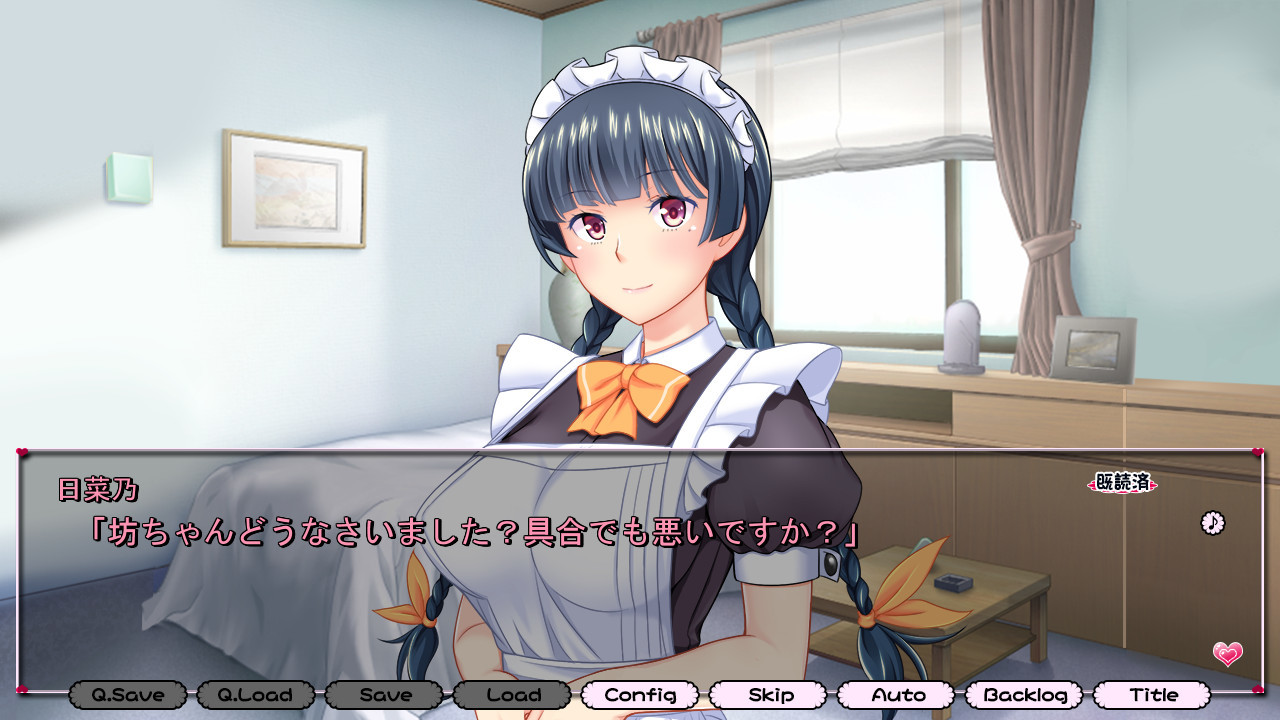Screen dimensions: 1280x720
Task: Quick load the game with Q.Load
Action: coord(256,693)
